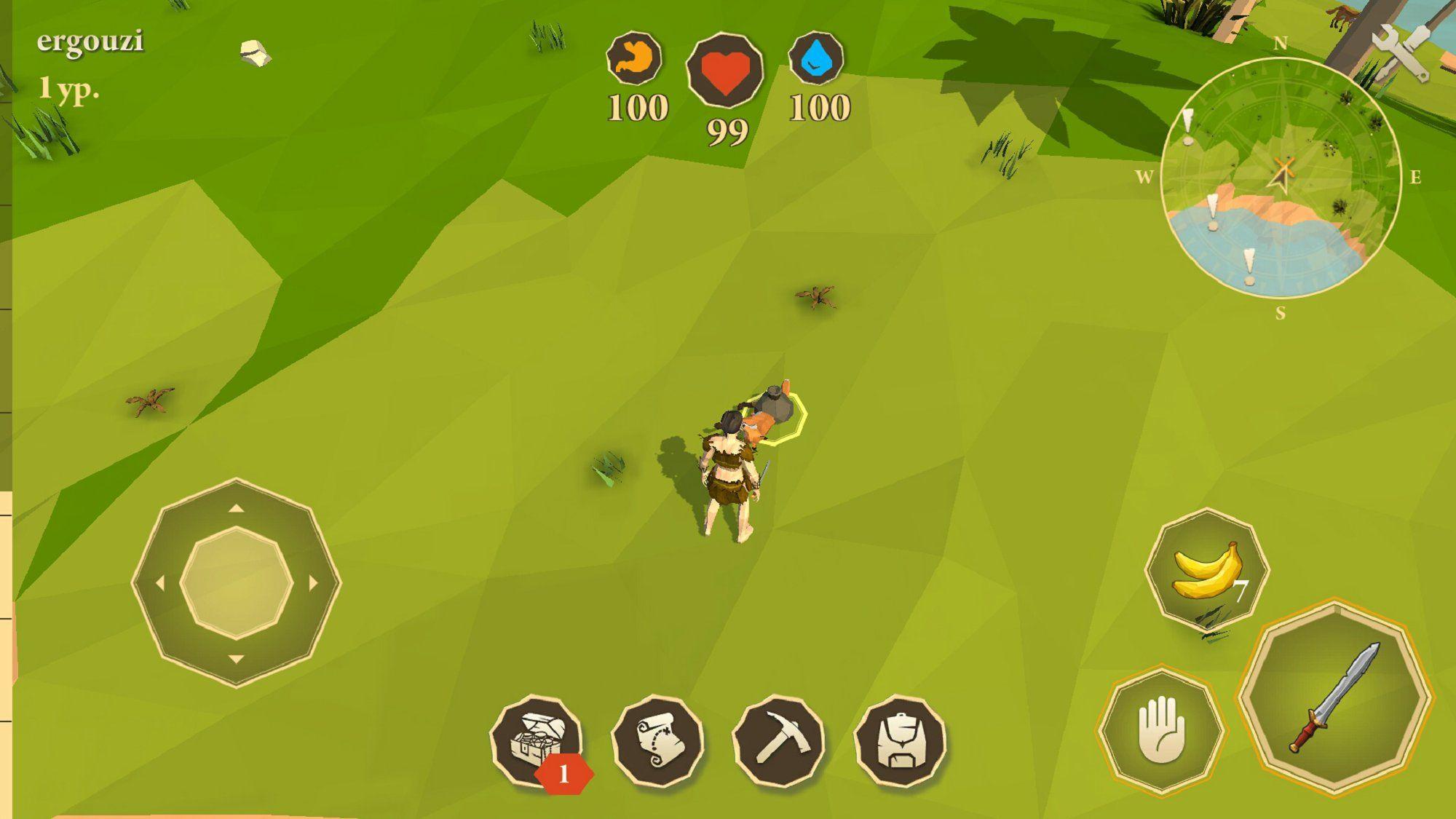The height and width of the screenshot is (819, 1456).
Task: Tap the joystick's down arrow
Action: pos(236,660)
